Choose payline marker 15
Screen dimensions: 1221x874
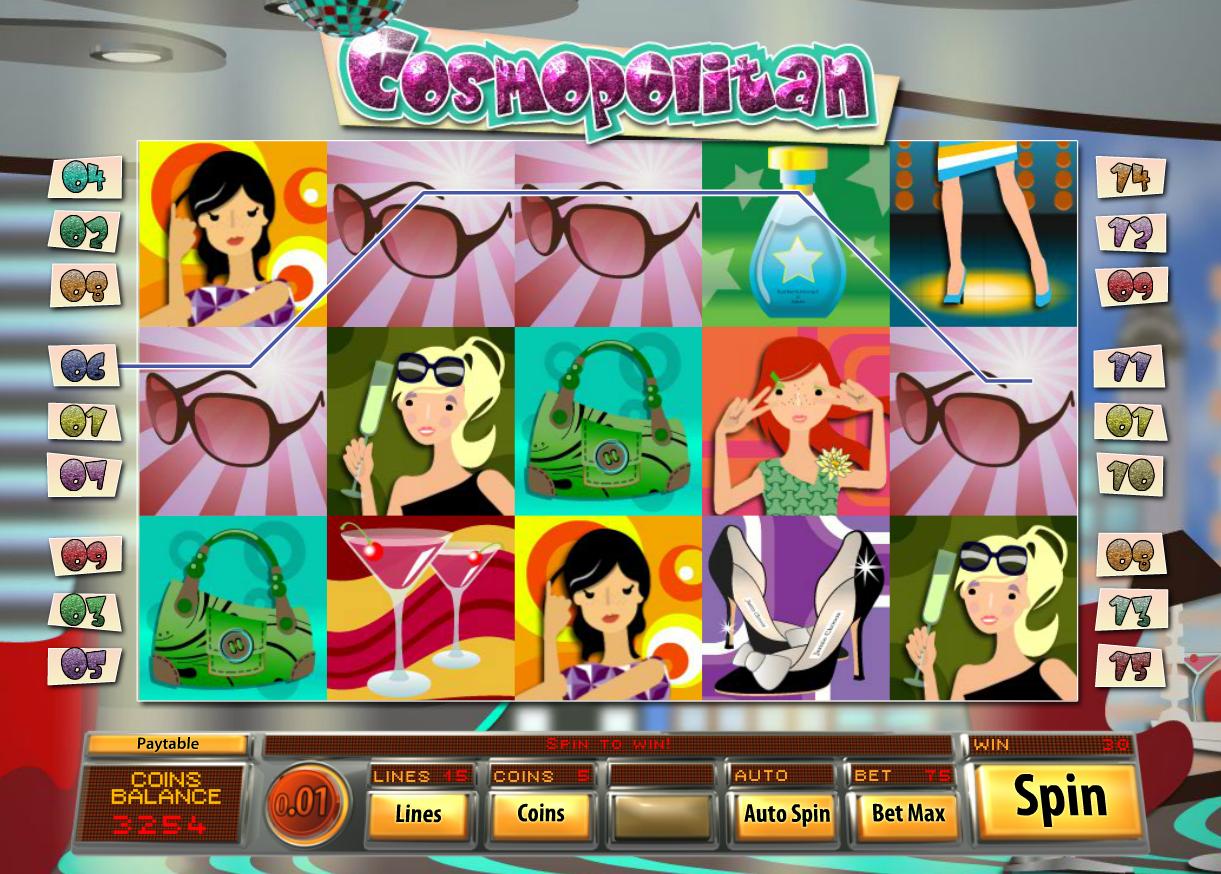point(1131,665)
